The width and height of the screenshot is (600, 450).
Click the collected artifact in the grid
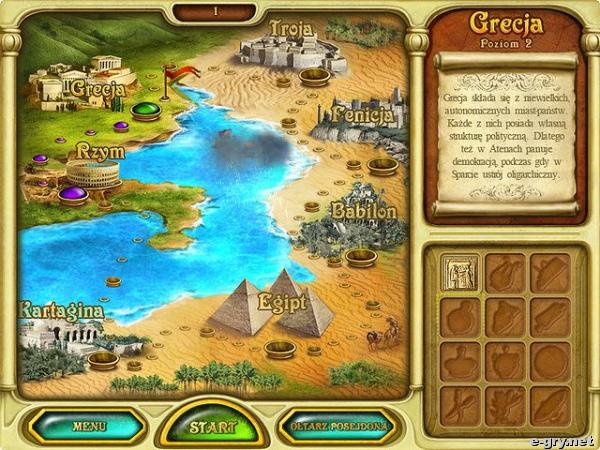[x=460, y=272]
